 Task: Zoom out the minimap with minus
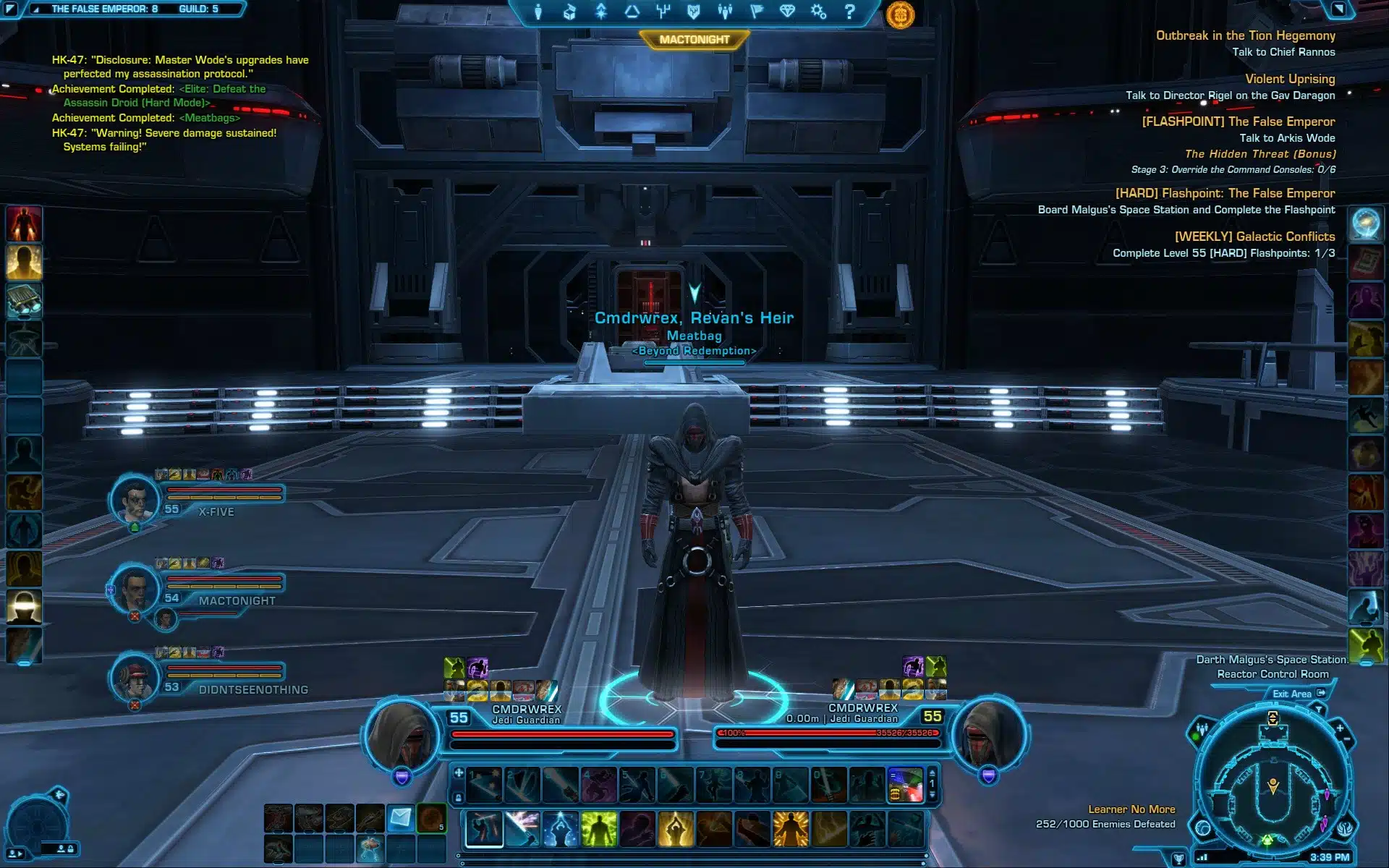(x=1348, y=739)
